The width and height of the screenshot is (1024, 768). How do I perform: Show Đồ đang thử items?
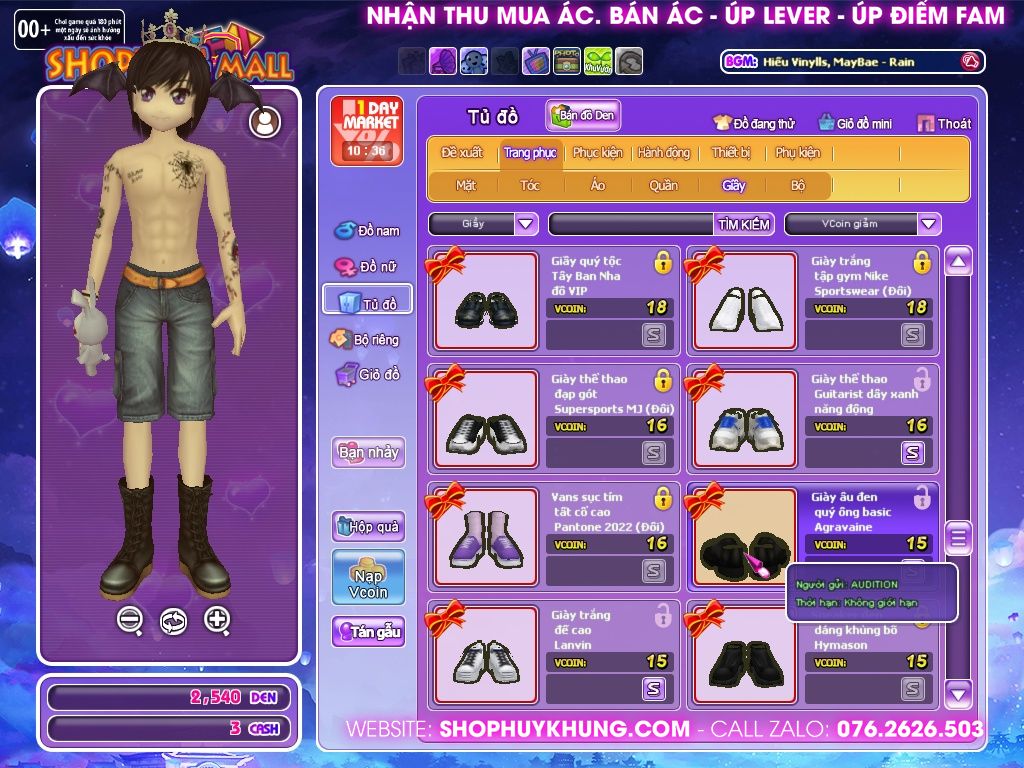[754, 124]
